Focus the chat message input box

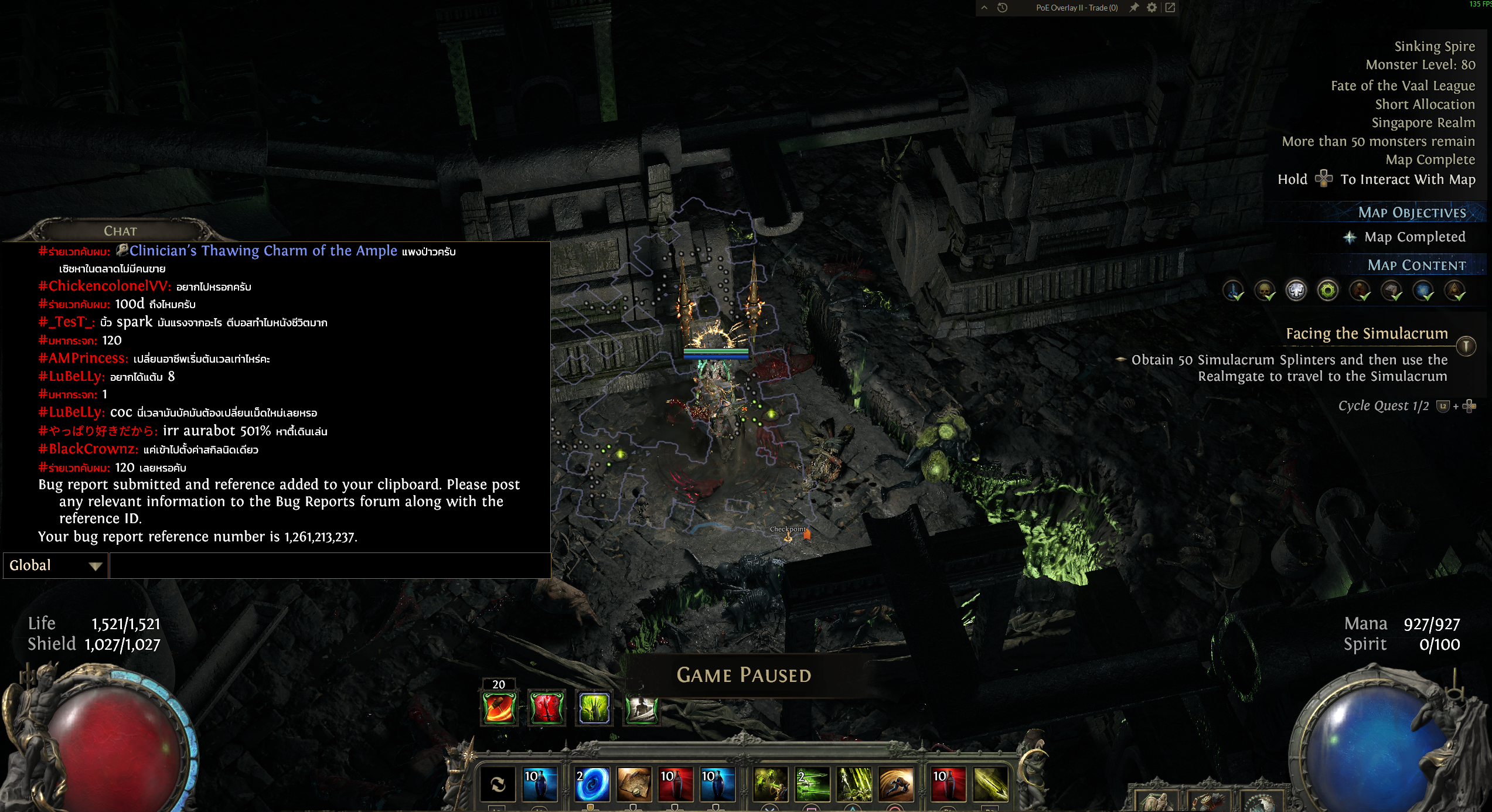(329, 565)
